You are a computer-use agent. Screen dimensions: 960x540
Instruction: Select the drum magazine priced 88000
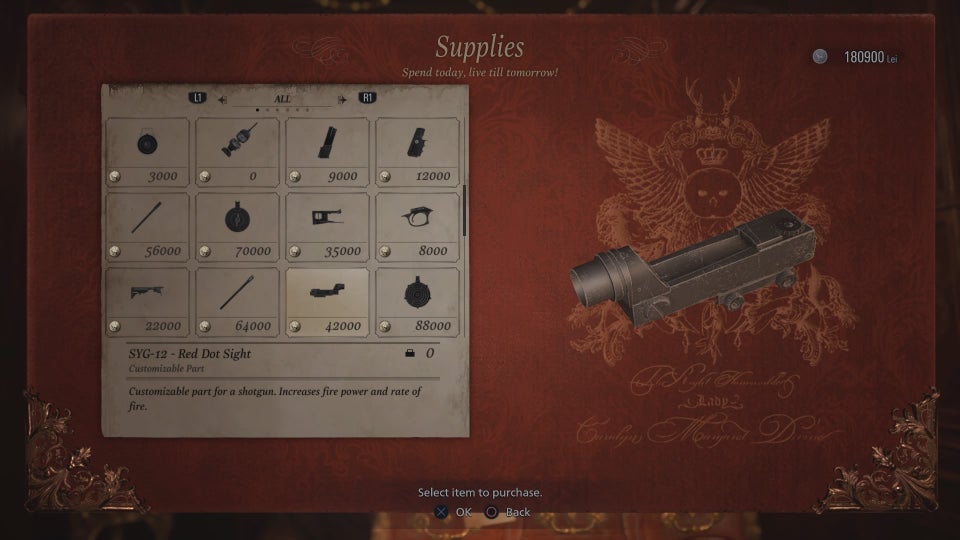click(417, 301)
